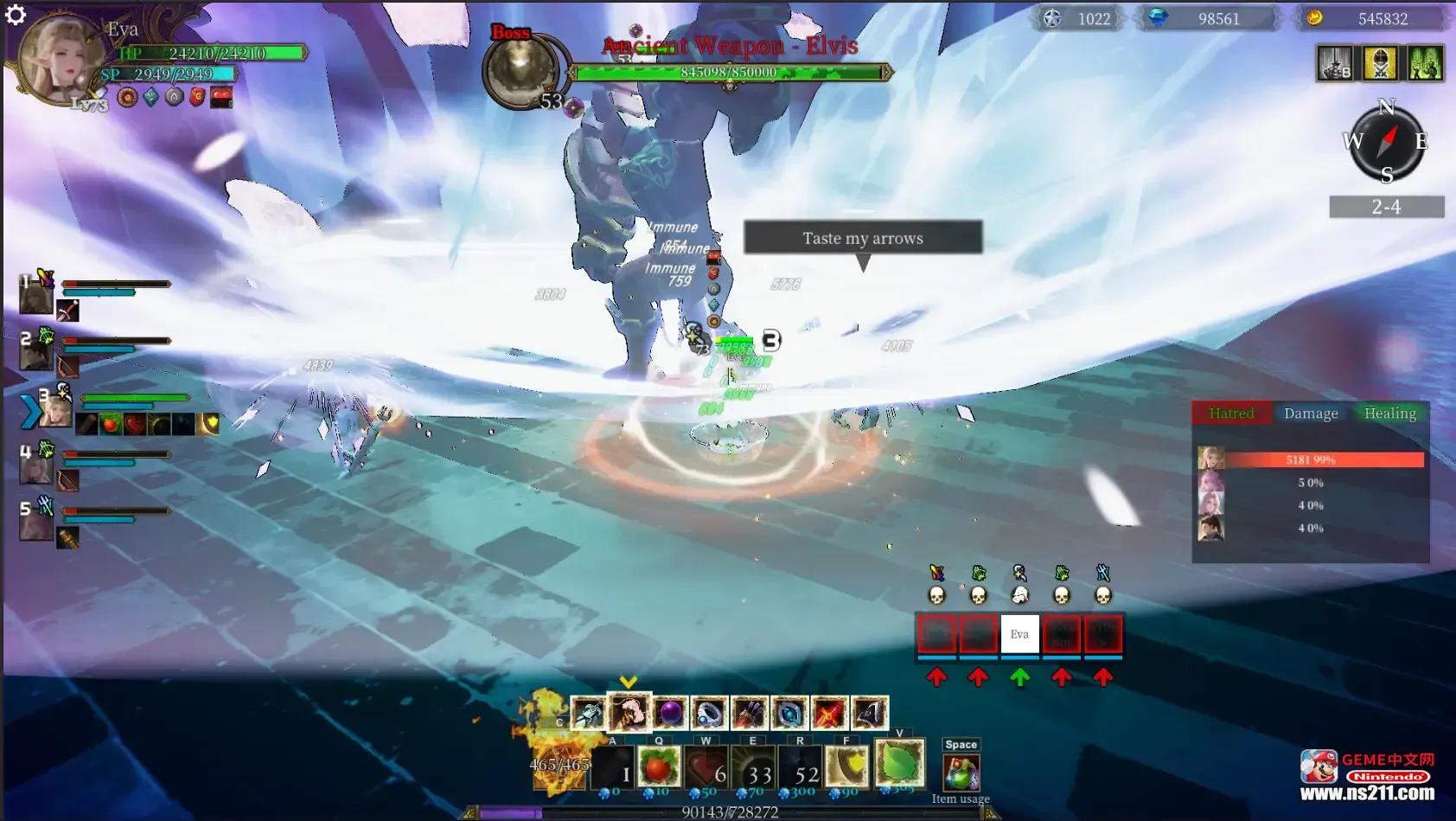The width and height of the screenshot is (1456, 821).
Task: Click the compass
Action: pyautogui.click(x=1387, y=141)
